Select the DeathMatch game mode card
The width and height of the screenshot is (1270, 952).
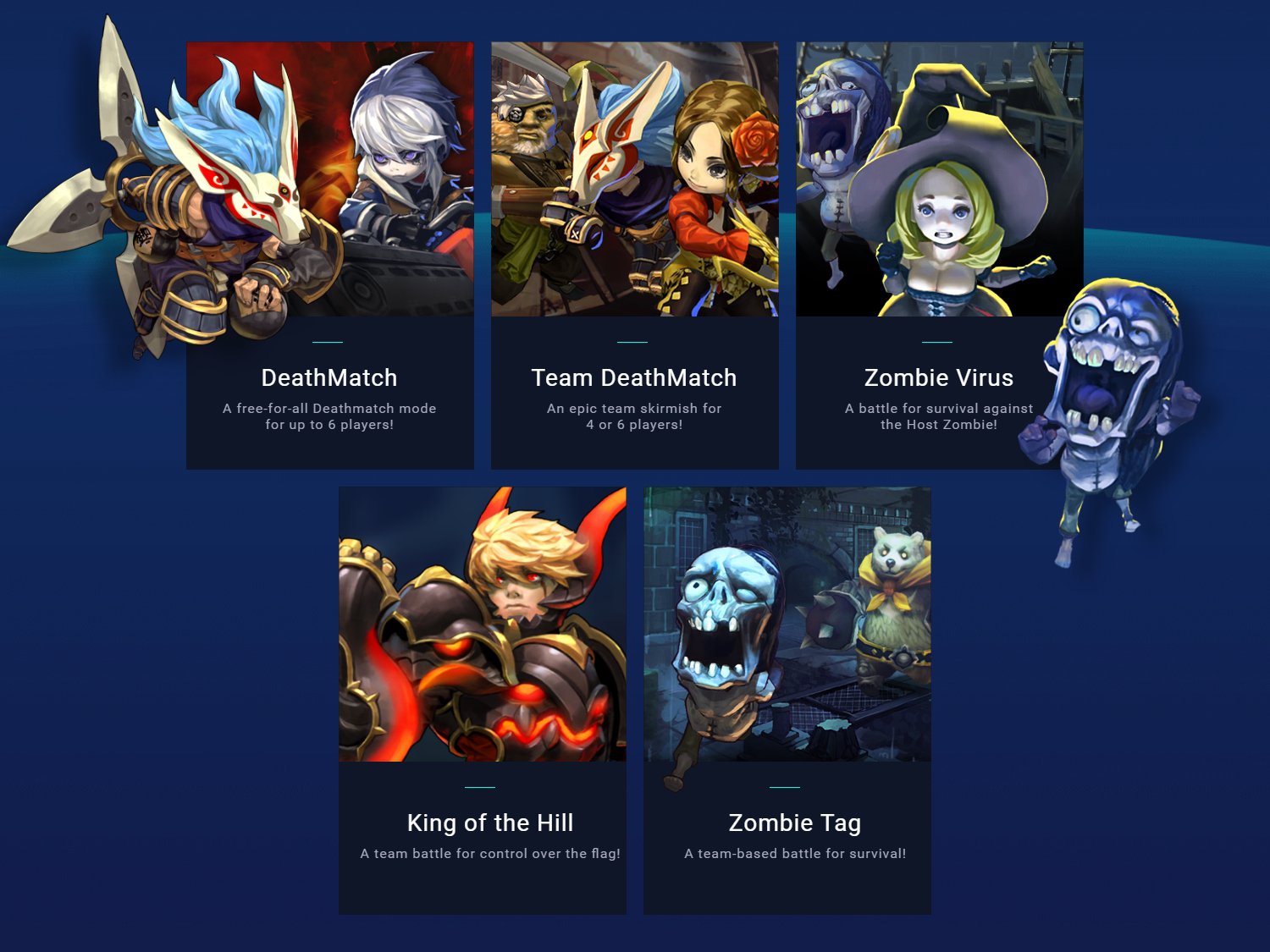pyautogui.click(x=329, y=254)
